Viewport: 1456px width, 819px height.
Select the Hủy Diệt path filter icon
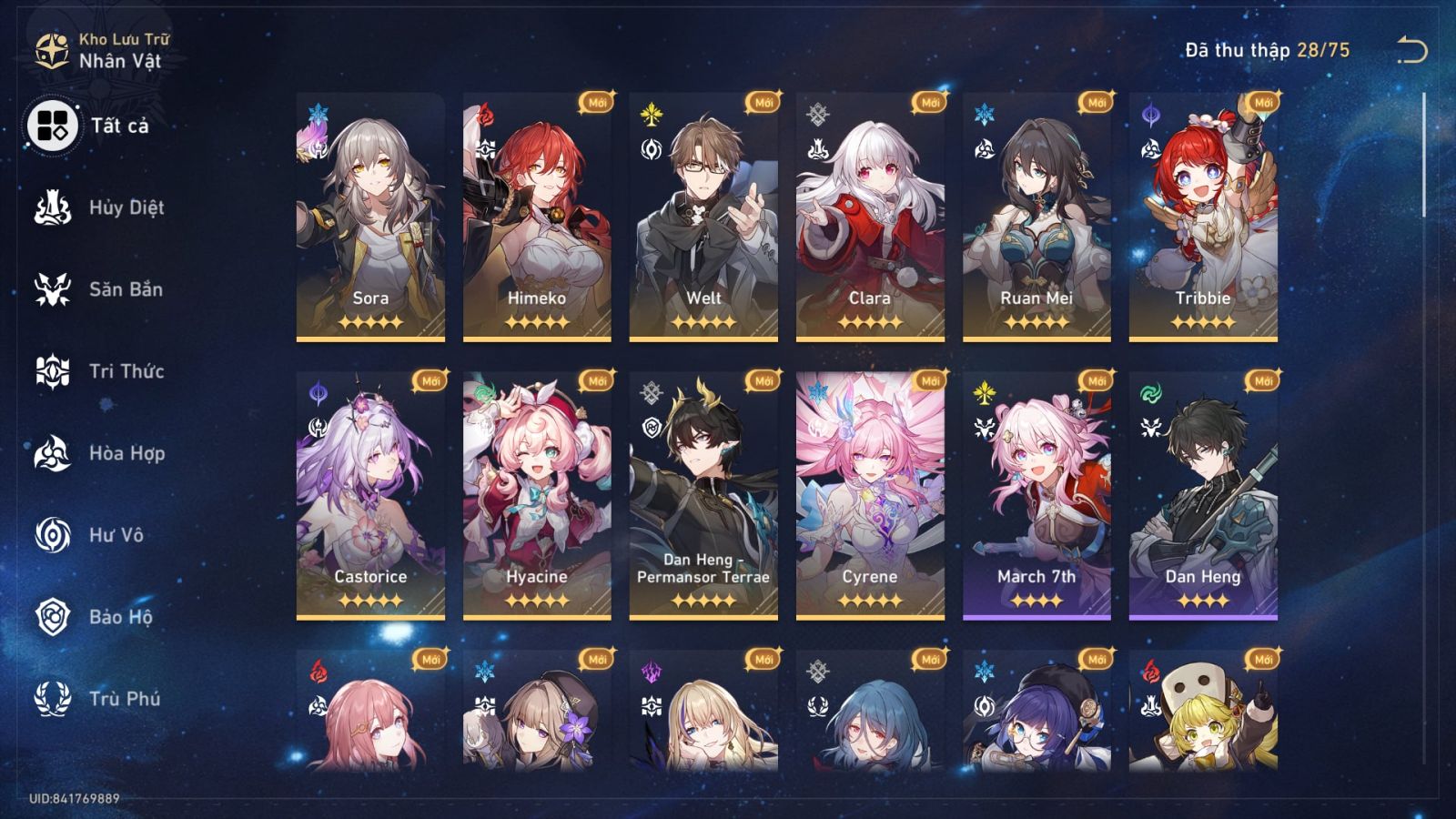click(x=55, y=207)
